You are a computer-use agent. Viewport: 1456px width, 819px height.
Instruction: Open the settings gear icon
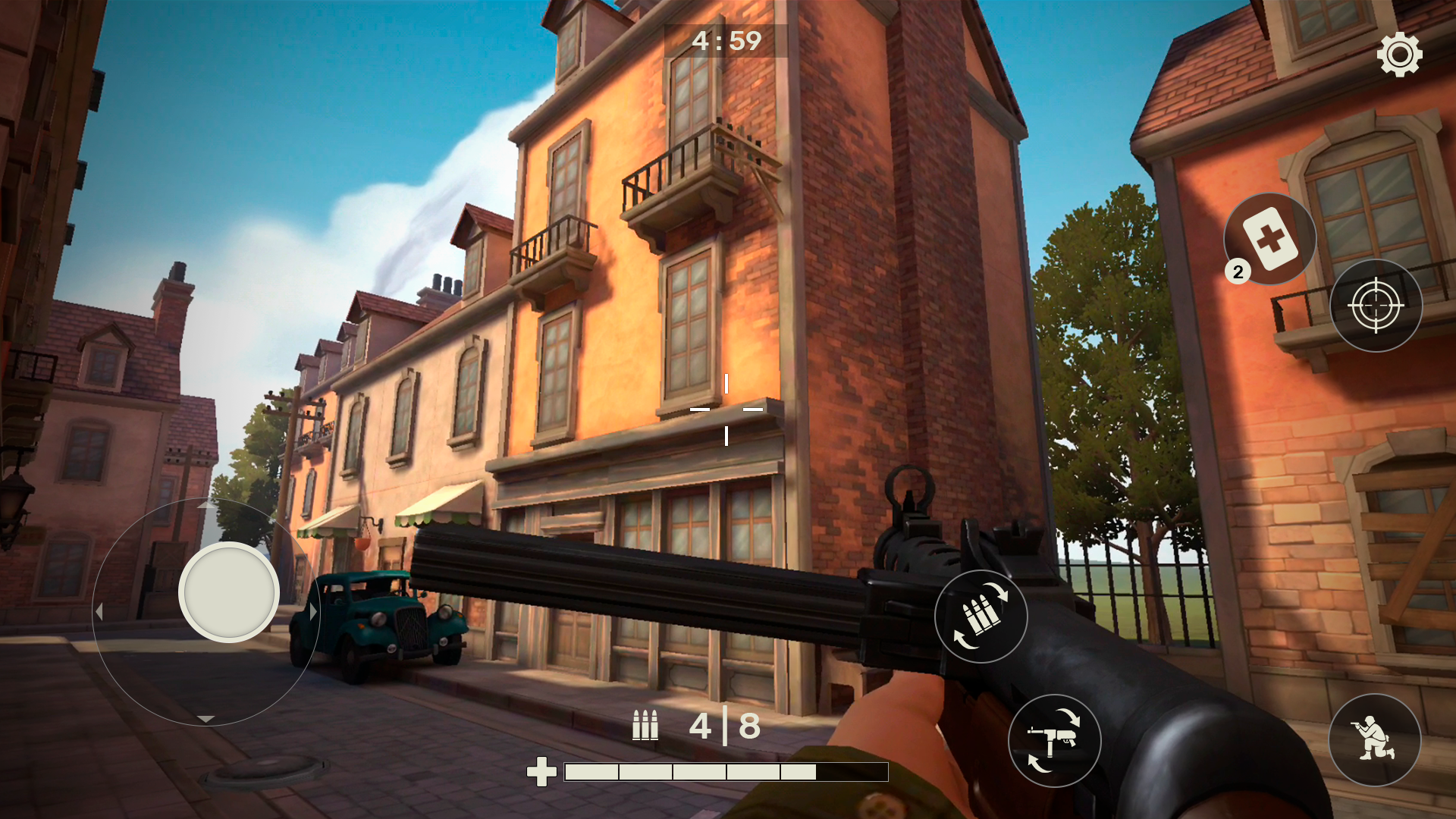point(1399,55)
